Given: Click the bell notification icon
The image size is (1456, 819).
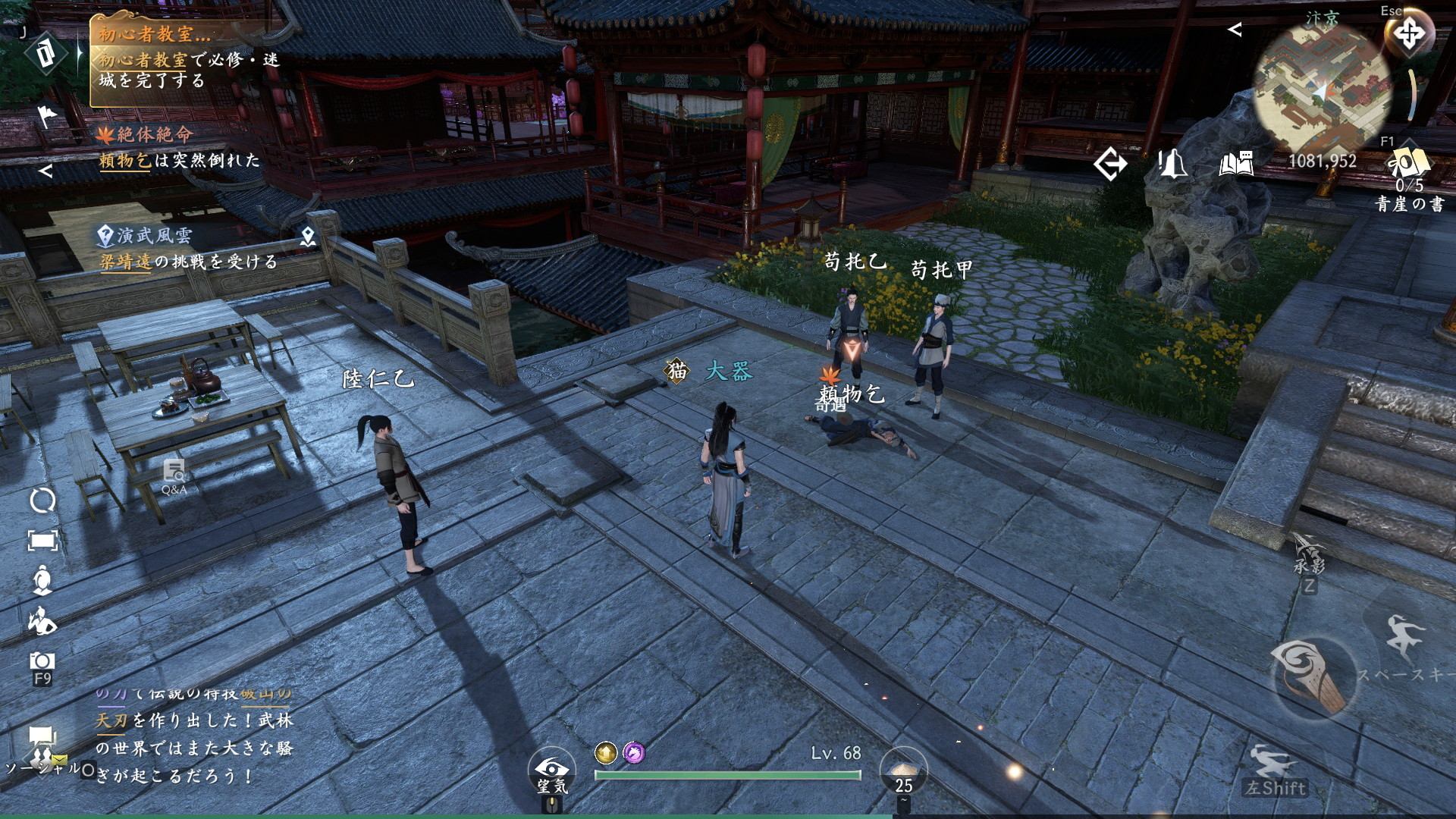Looking at the screenshot, I should tap(1172, 163).
